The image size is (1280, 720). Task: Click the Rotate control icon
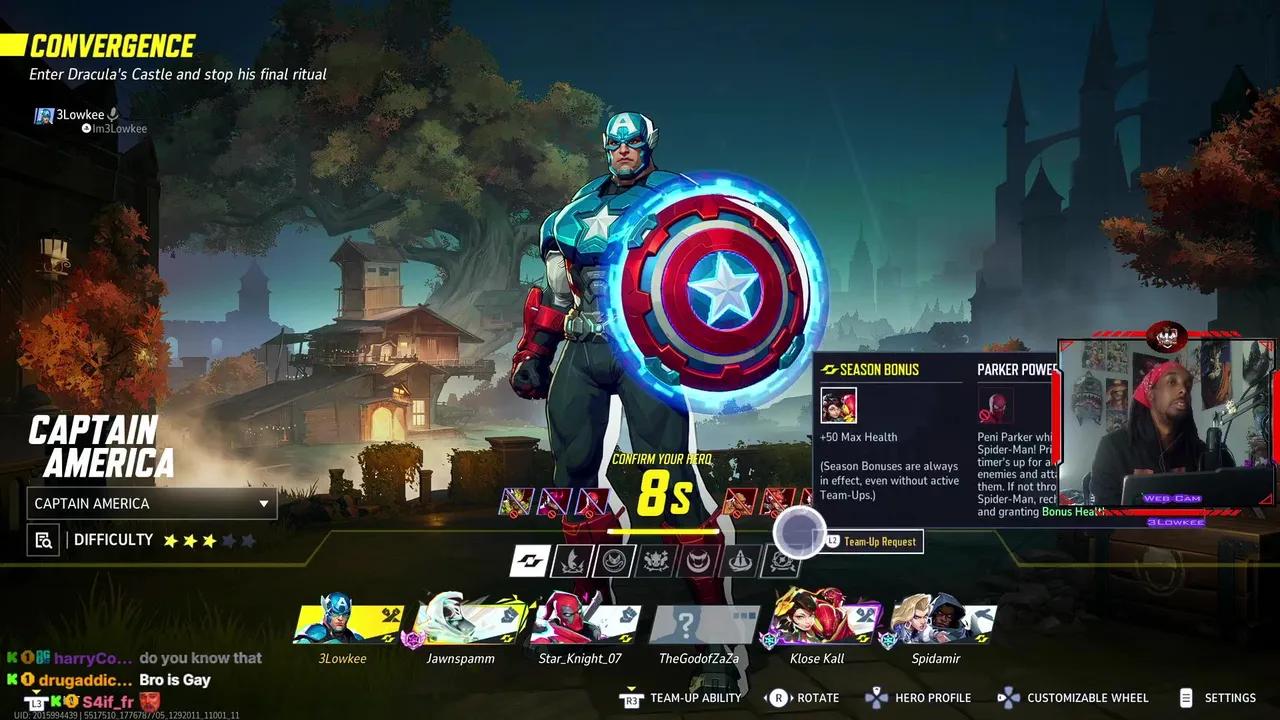(x=778, y=697)
